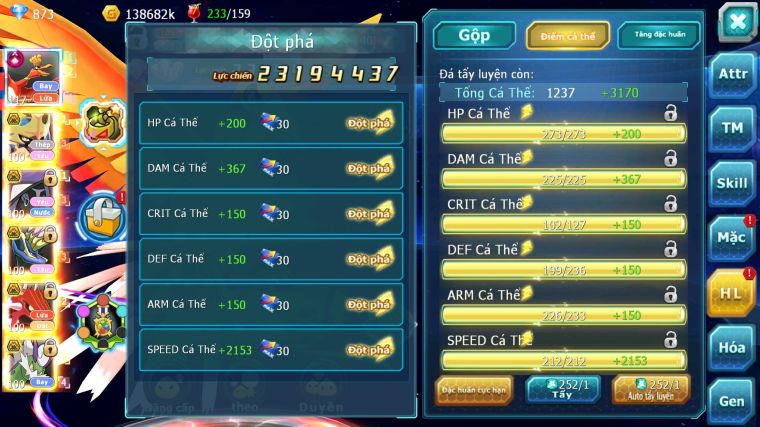
Task: Click the Tẩy button
Action: pos(563,390)
